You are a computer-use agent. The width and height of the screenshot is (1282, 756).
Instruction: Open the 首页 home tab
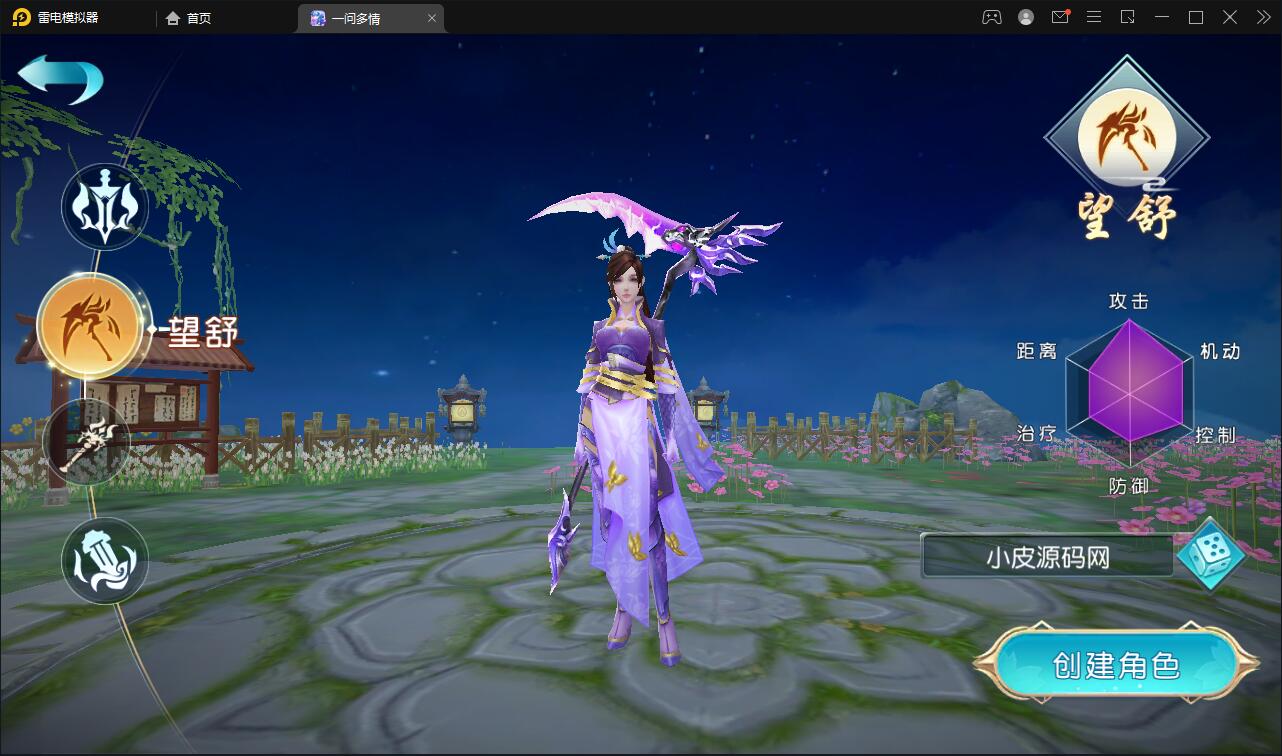click(186, 17)
